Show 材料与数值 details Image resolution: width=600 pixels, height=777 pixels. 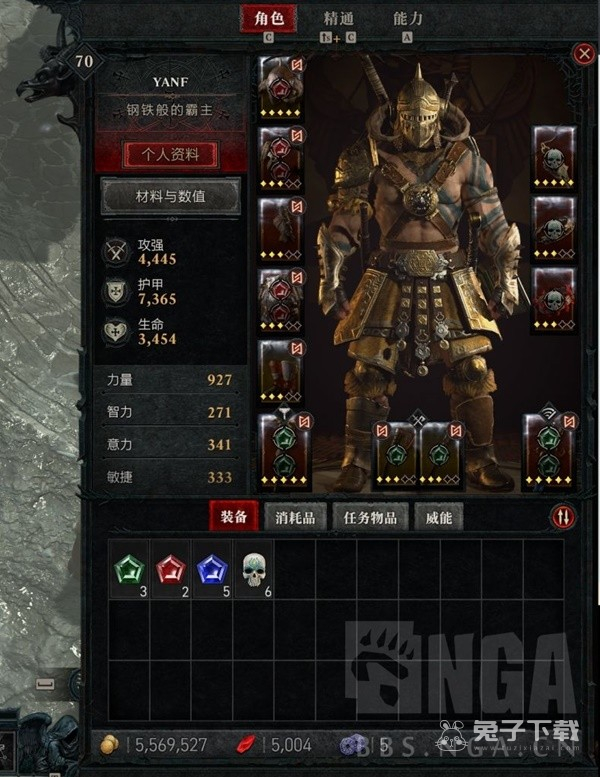pos(170,197)
